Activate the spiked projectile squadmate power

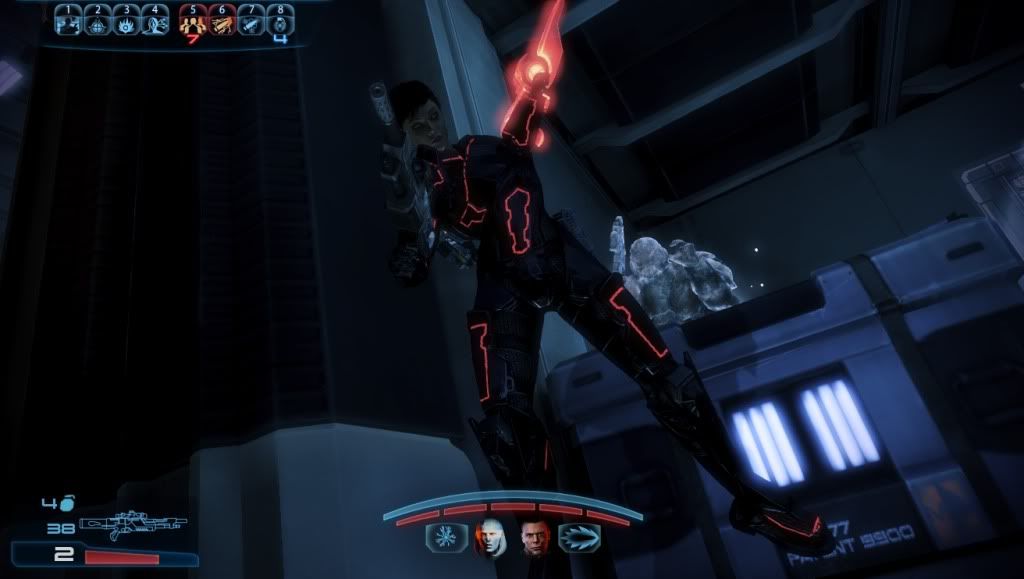(577, 538)
